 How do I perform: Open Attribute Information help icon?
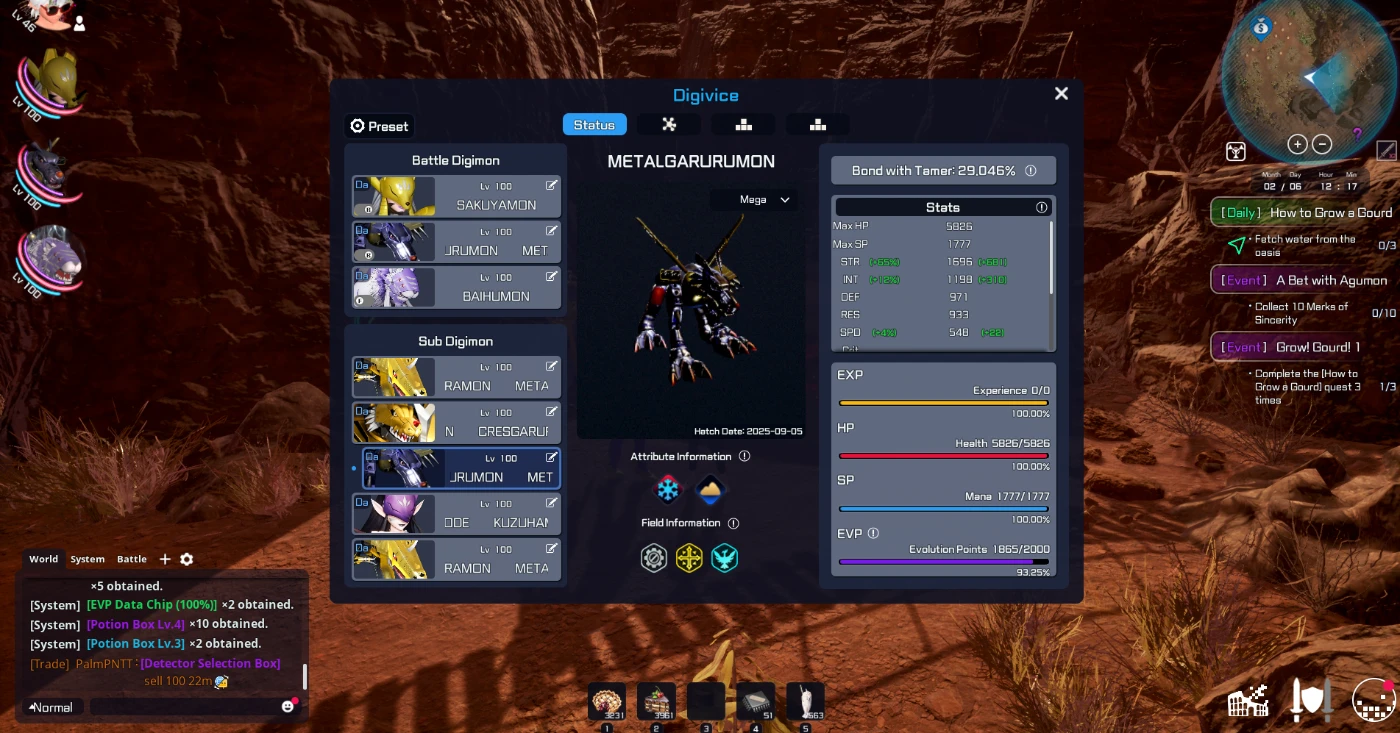coord(744,457)
